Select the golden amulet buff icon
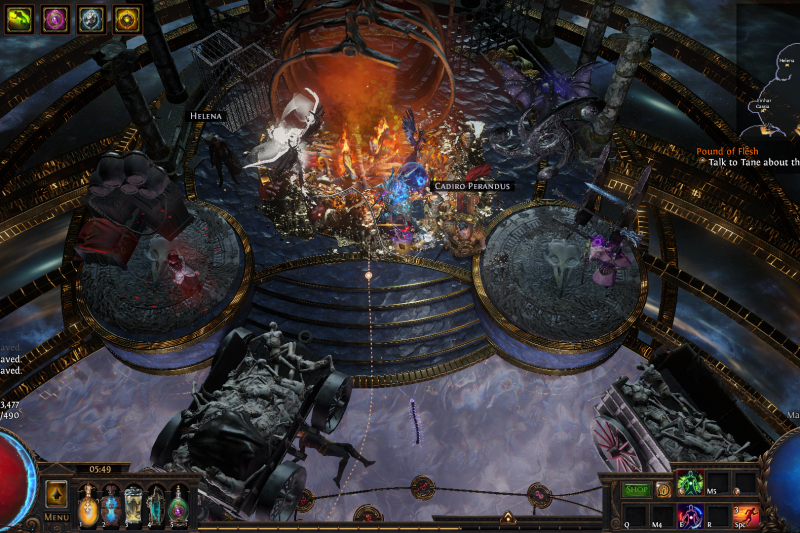This screenshot has width=800, height=533. pyautogui.click(x=126, y=19)
